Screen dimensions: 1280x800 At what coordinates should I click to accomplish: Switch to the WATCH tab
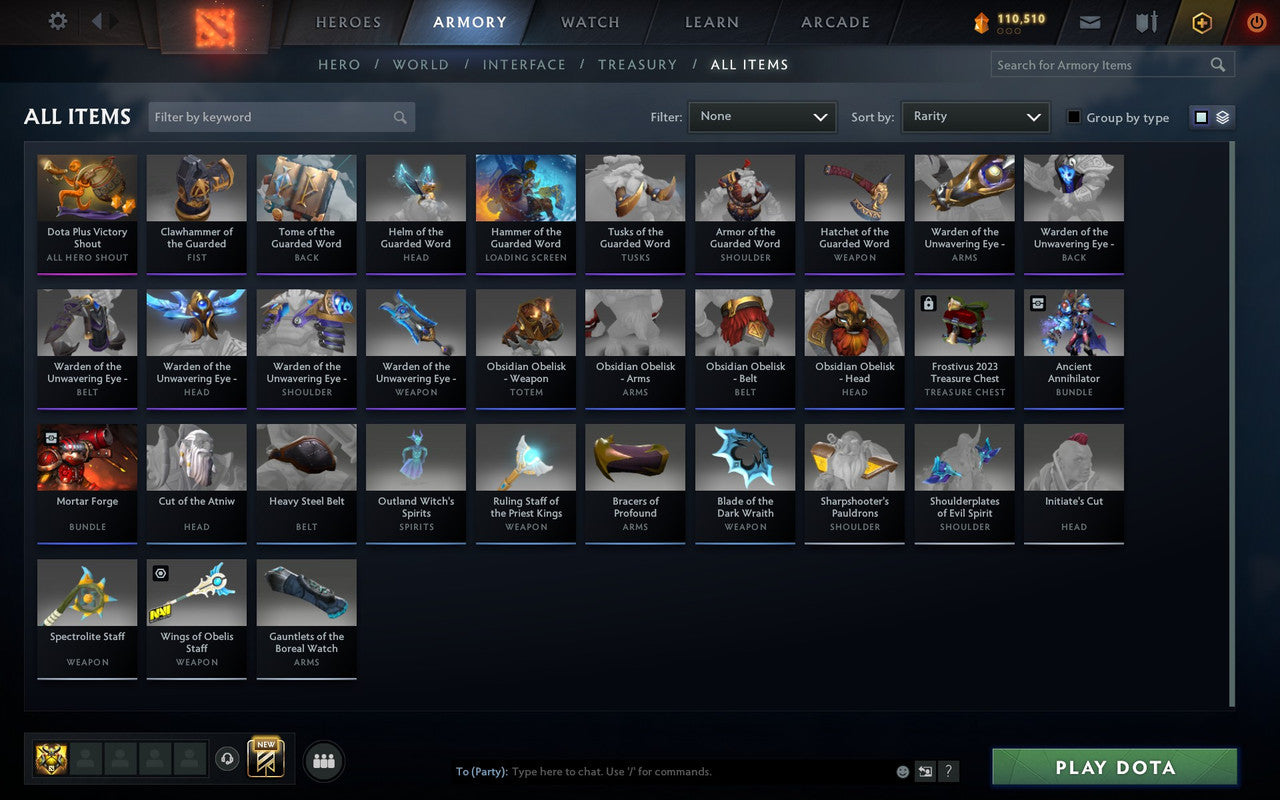pyautogui.click(x=589, y=22)
